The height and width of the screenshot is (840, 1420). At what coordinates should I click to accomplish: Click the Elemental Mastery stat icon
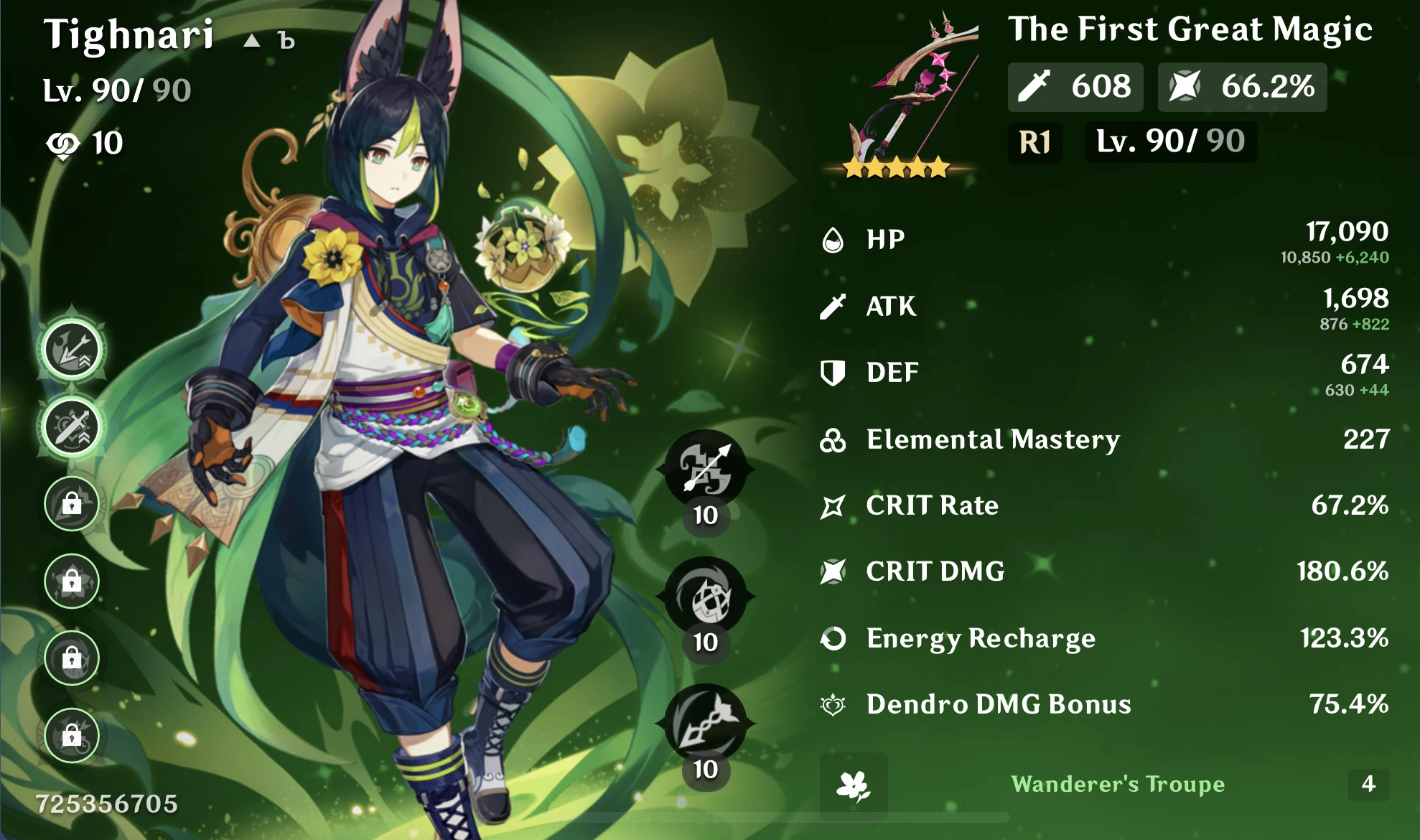pyautogui.click(x=833, y=439)
